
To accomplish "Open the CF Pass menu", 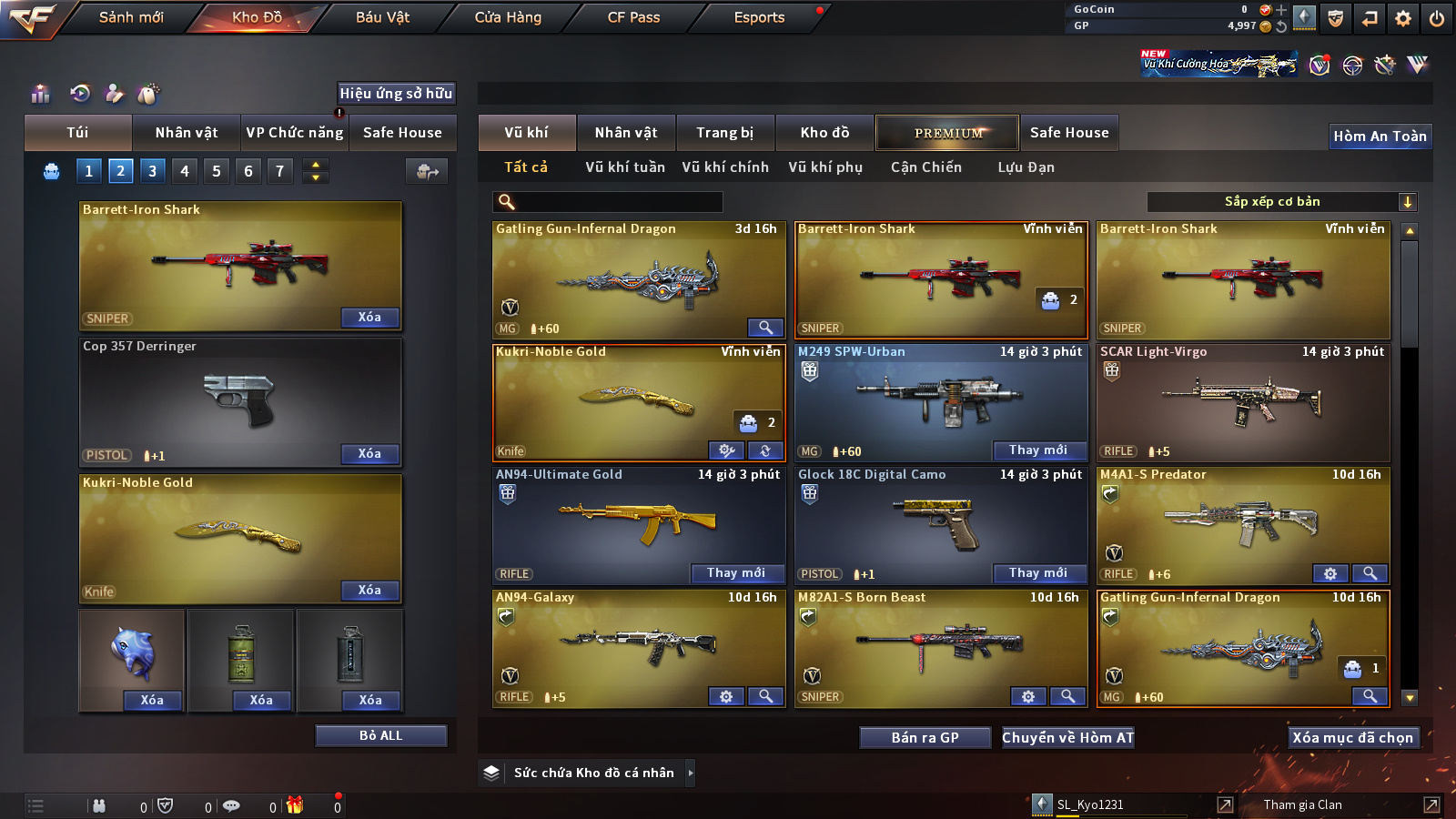I will pos(633,17).
